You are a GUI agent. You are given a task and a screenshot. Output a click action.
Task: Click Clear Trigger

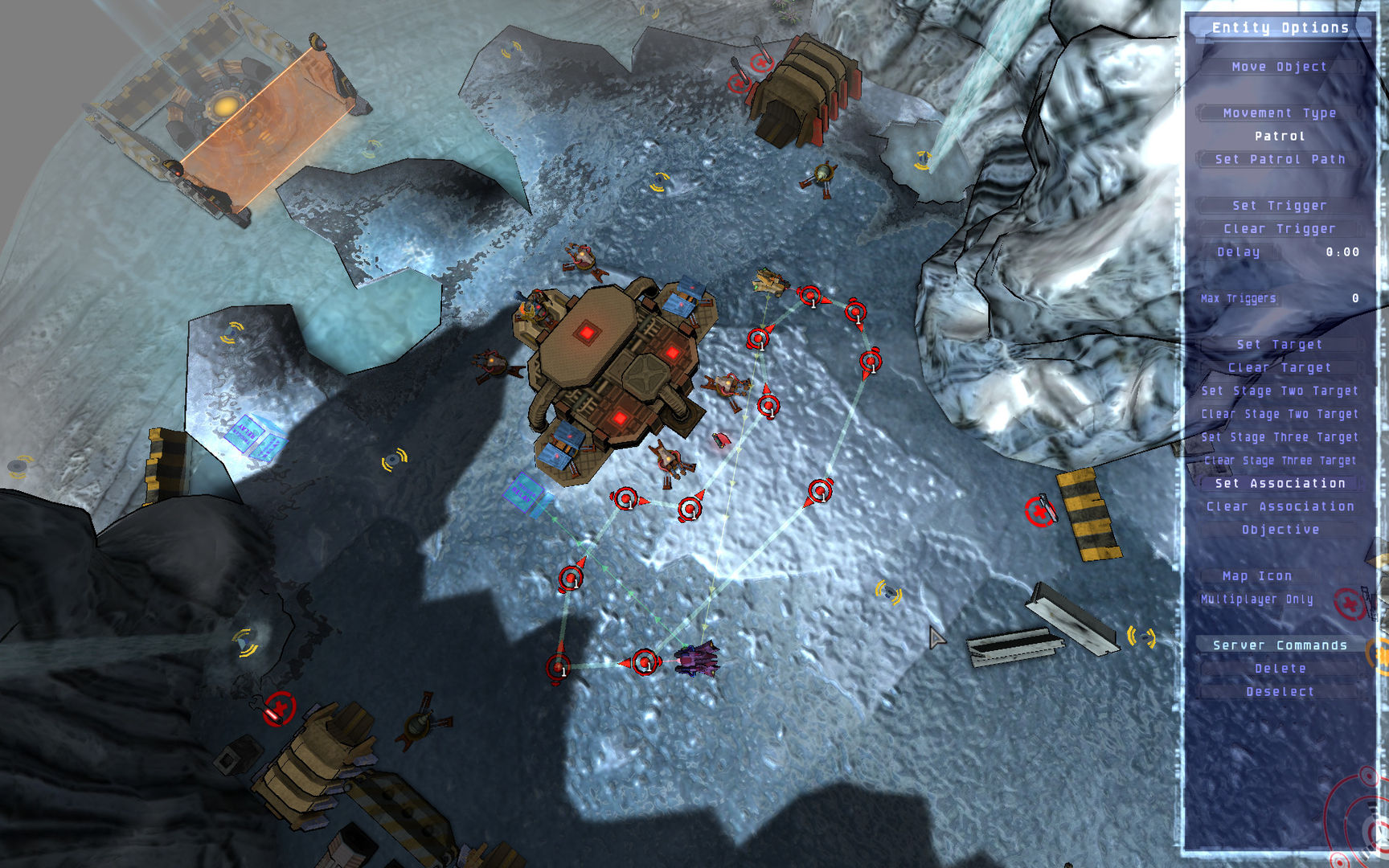1279,229
